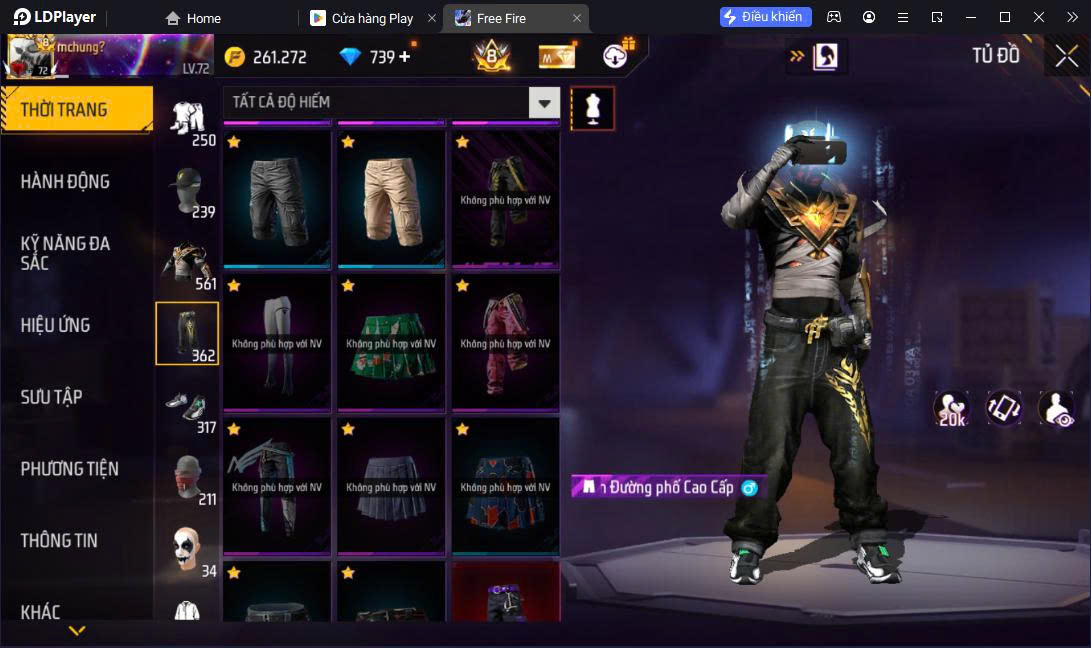
Task: Close the Tủ Đồ wardrobe screen
Action: coord(1066,56)
